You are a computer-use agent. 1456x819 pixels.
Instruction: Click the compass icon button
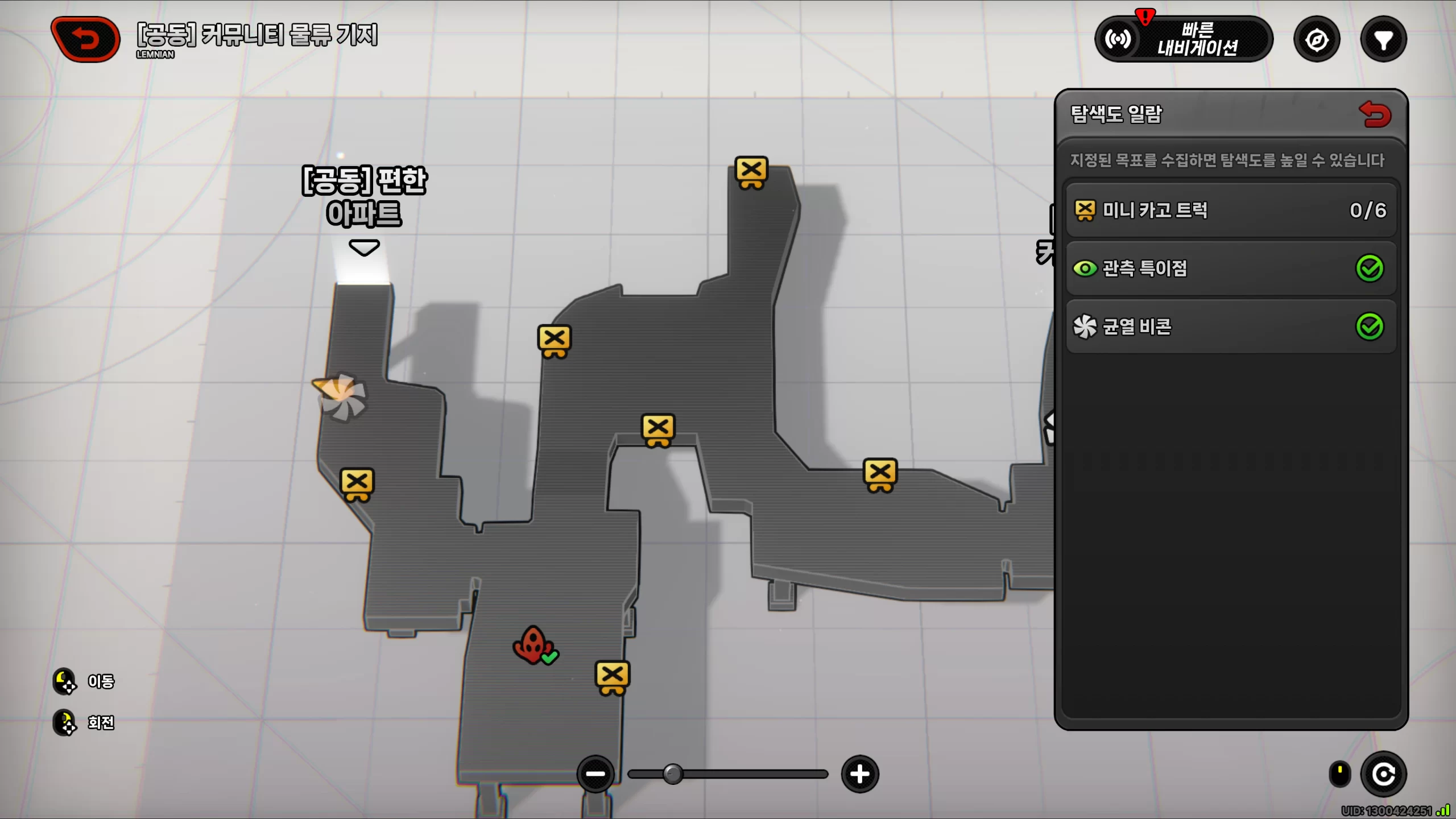[x=1317, y=40]
